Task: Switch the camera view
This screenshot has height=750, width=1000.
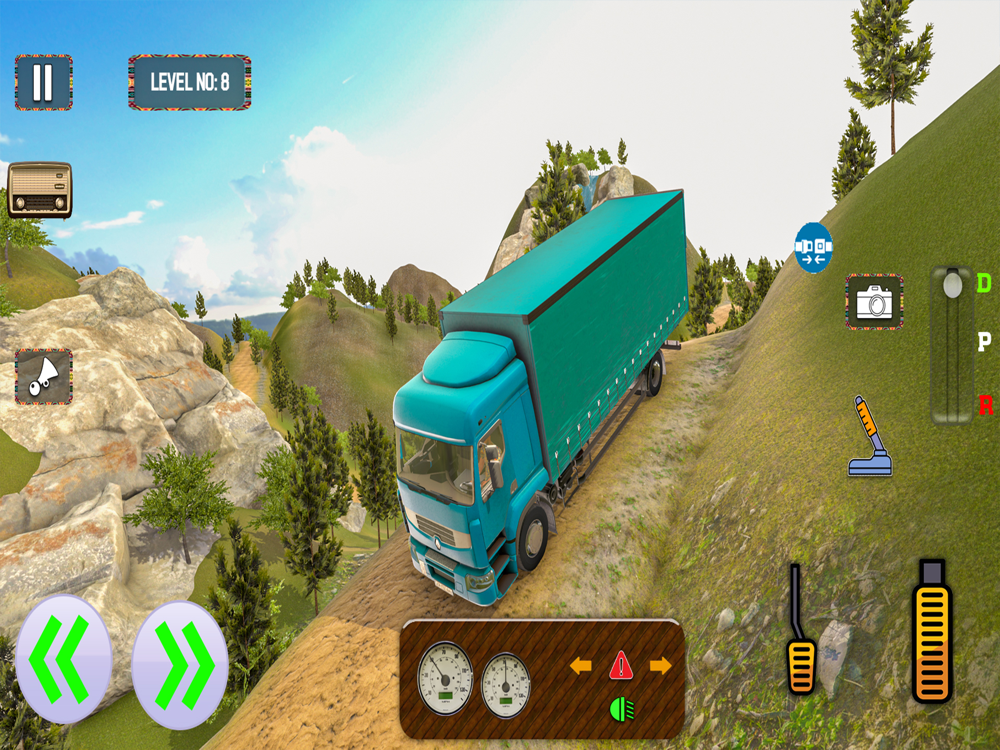Action: [x=874, y=301]
